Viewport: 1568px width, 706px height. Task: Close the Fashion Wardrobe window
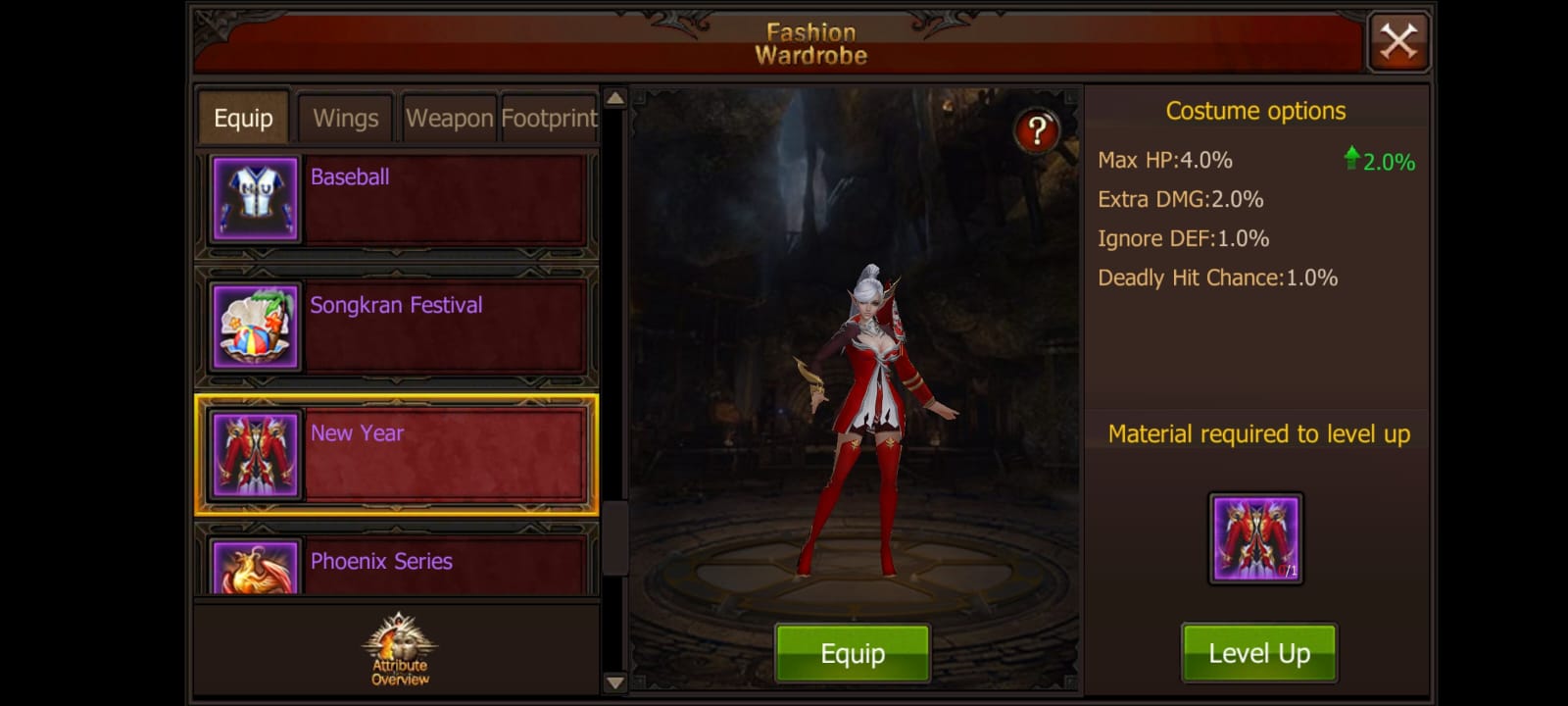(x=1398, y=40)
